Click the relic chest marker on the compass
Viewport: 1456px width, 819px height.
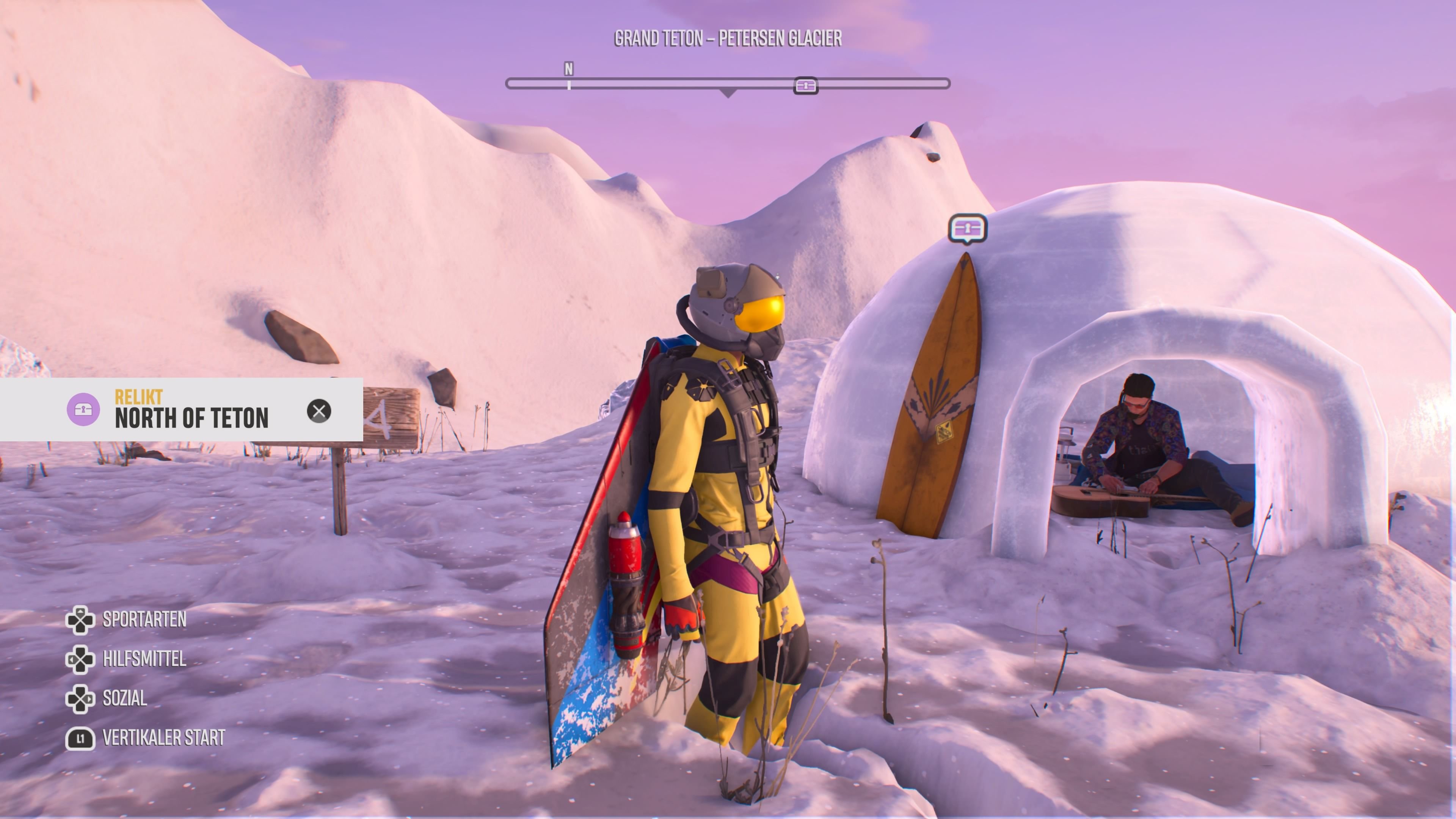point(805,86)
